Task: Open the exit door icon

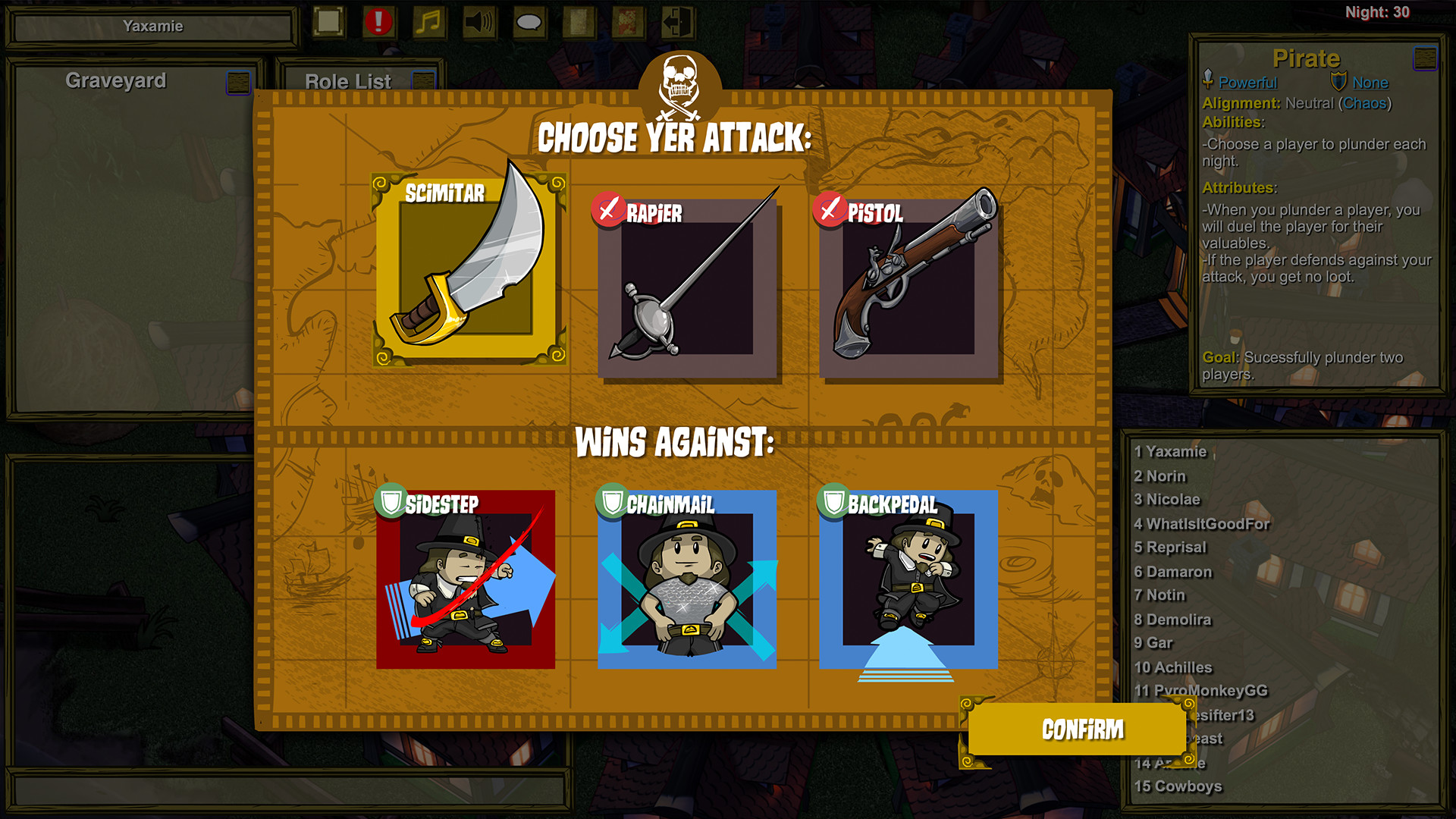Action: tap(677, 22)
